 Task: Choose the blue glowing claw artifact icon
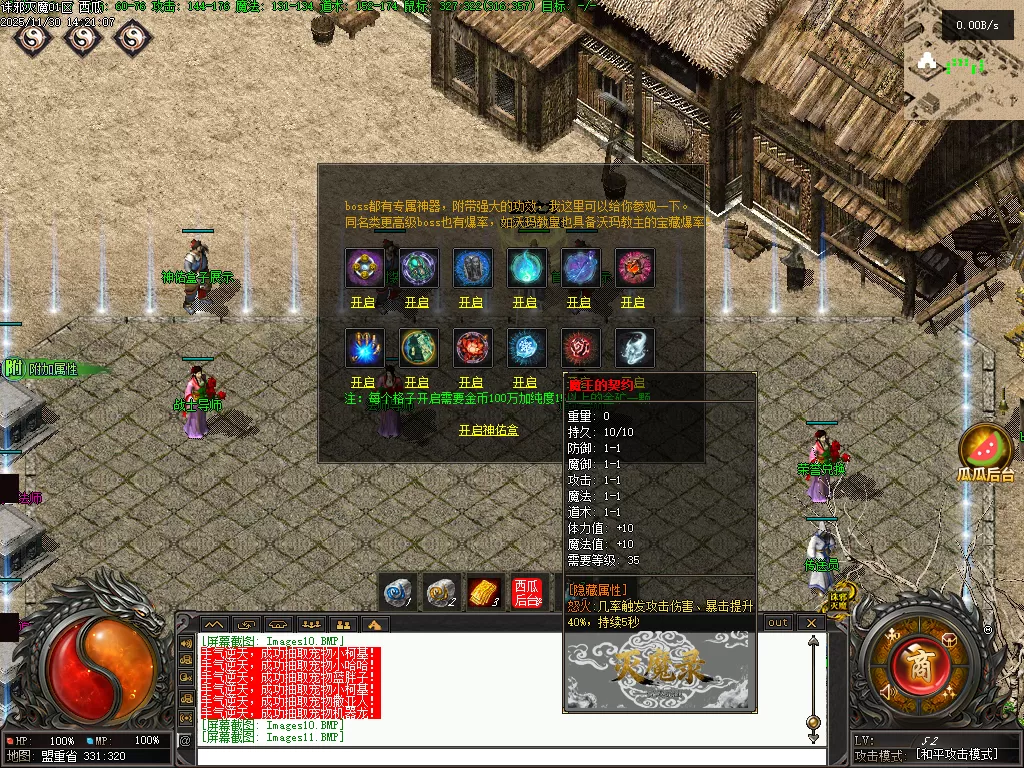tap(363, 348)
